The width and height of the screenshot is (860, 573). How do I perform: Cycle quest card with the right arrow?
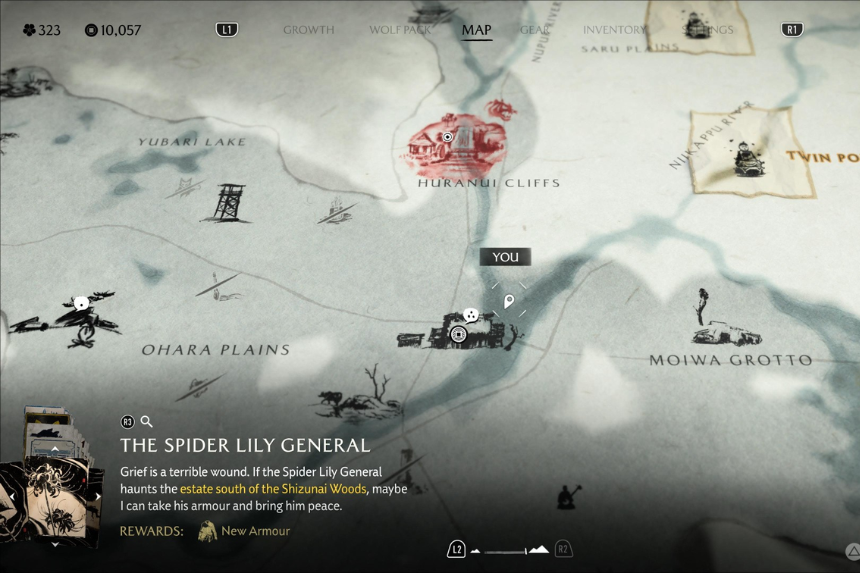point(98,496)
